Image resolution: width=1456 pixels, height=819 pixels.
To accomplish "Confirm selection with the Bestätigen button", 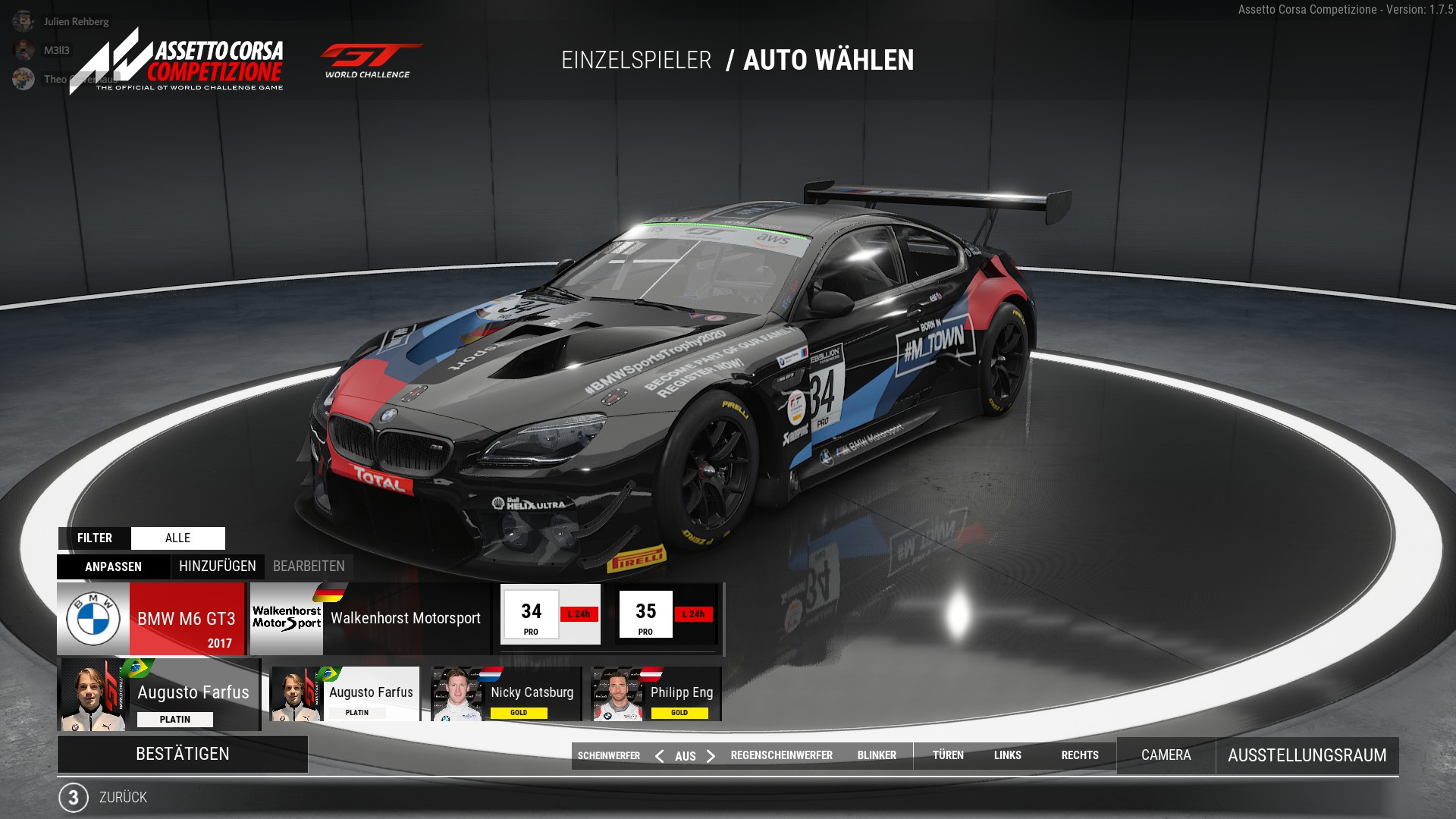I will [x=182, y=754].
